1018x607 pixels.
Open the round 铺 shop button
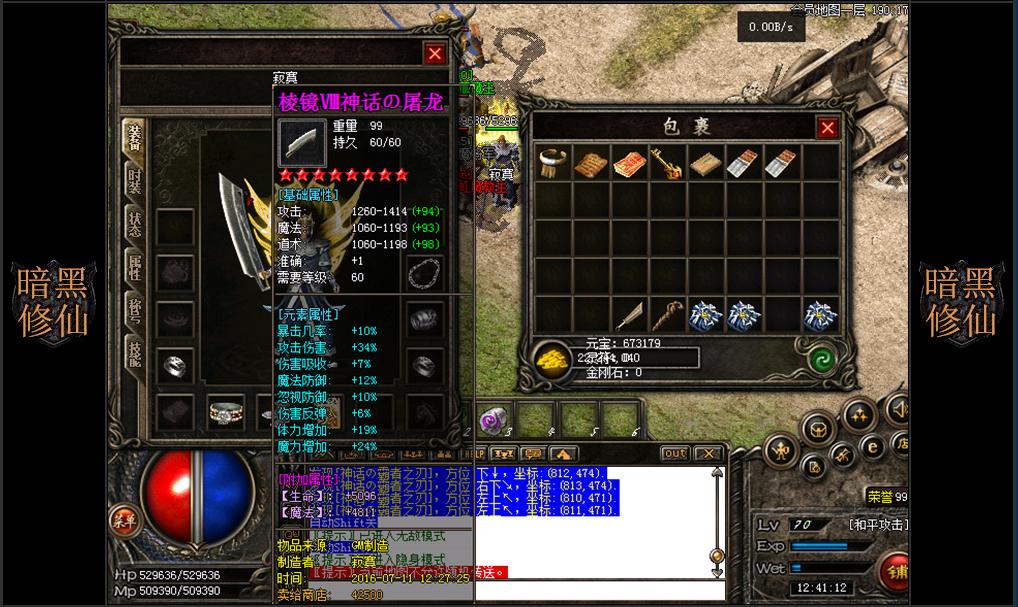(896, 572)
